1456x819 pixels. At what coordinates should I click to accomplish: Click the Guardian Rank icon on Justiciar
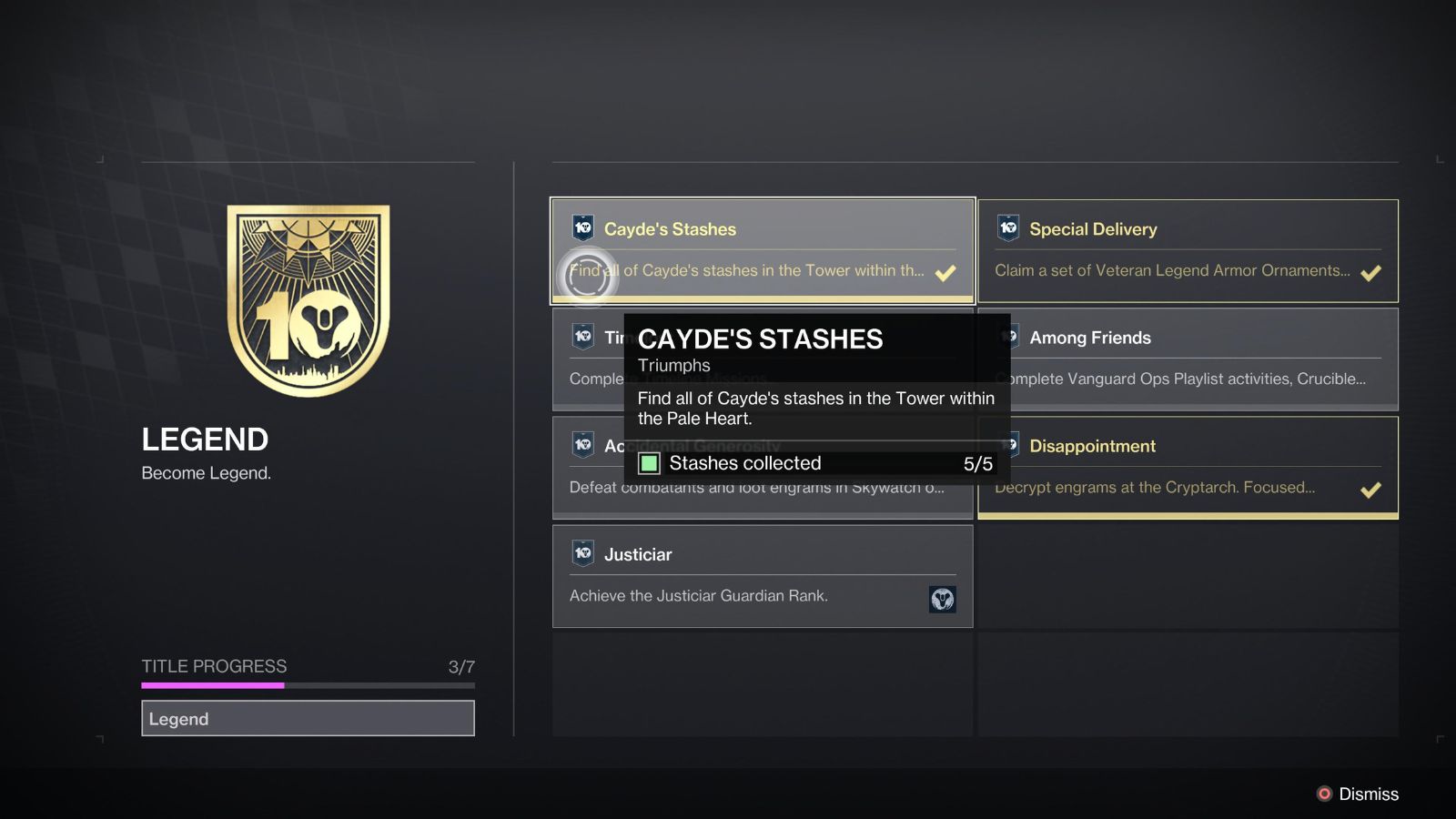click(944, 599)
